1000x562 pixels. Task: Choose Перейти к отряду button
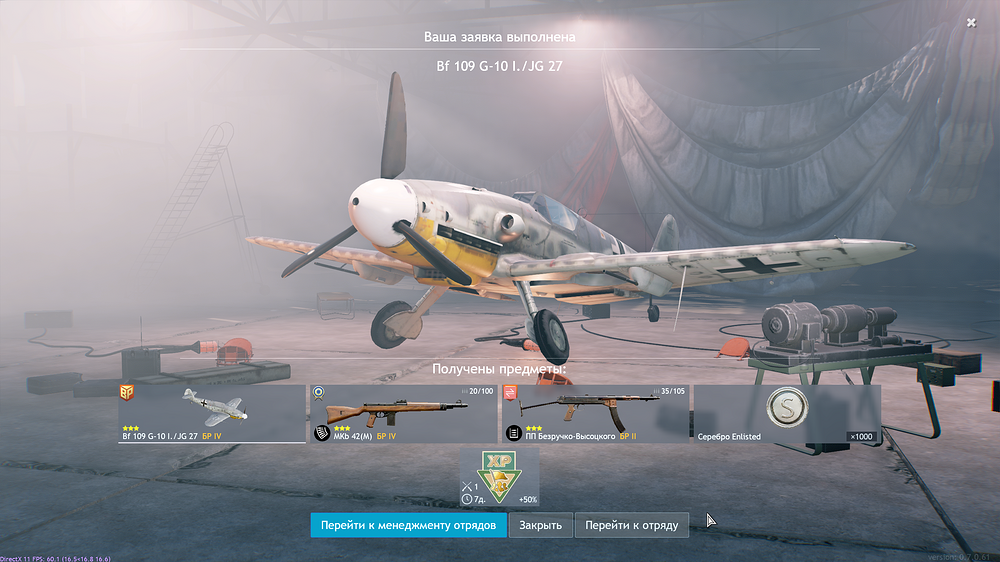tap(632, 525)
